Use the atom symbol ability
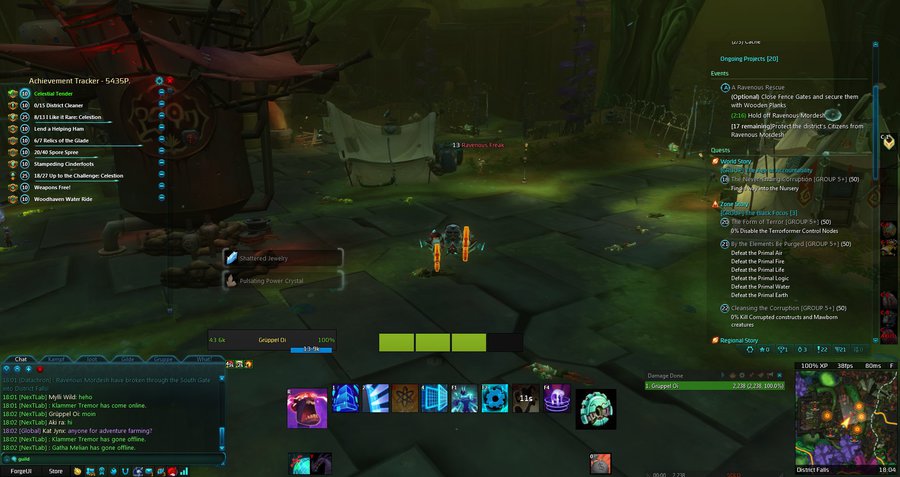The height and width of the screenshot is (477, 900). pyautogui.click(x=405, y=399)
